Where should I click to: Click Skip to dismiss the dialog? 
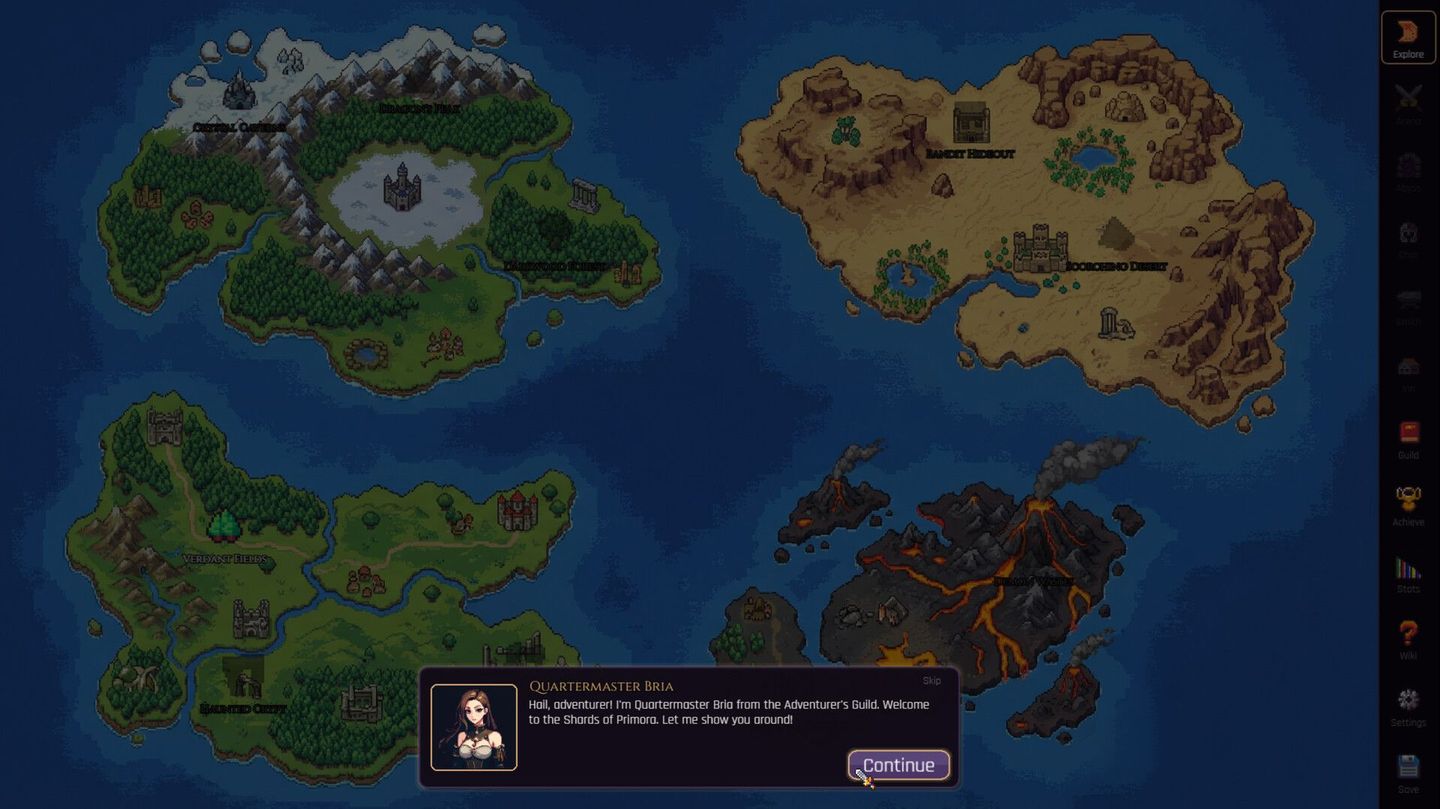pyautogui.click(x=931, y=680)
